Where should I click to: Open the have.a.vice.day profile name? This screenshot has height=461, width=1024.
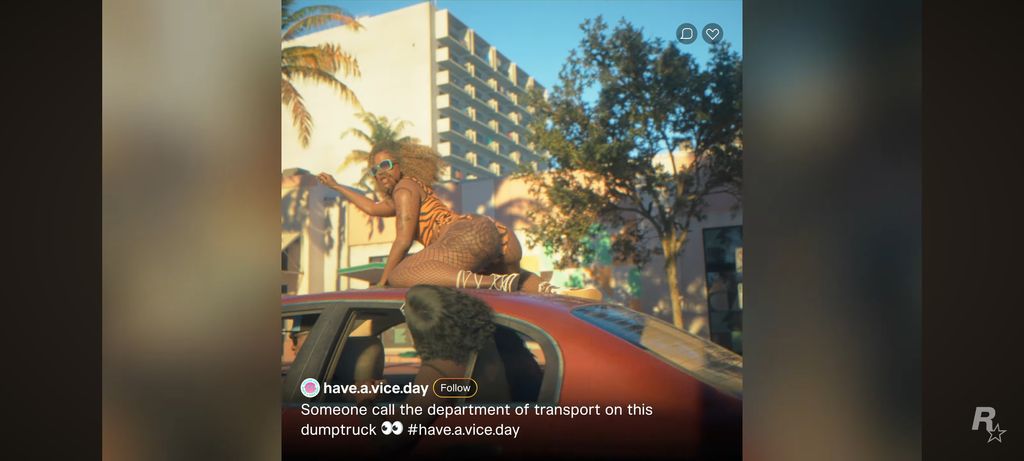tap(375, 388)
